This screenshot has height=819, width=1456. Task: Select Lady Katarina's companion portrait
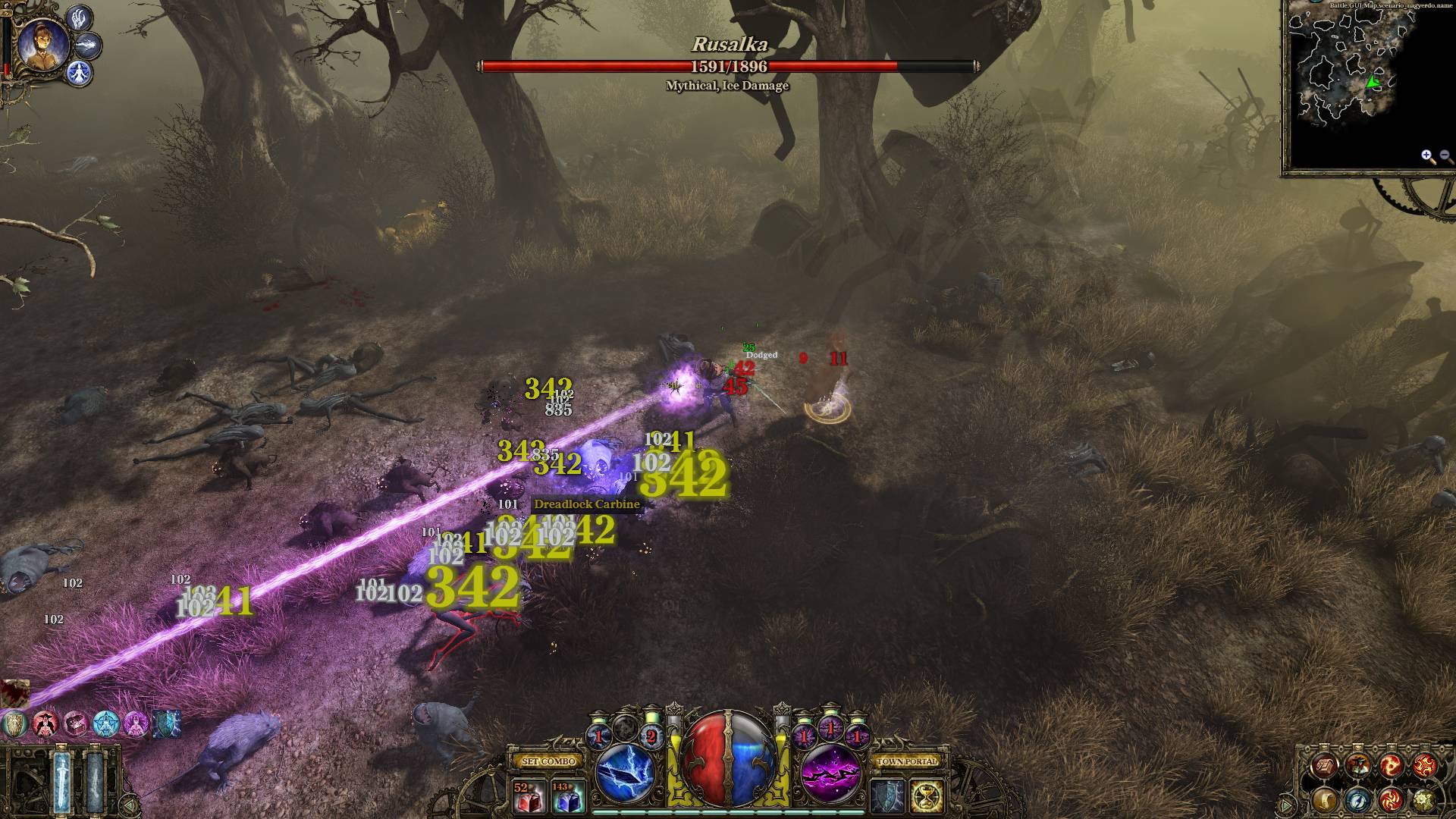(x=42, y=44)
